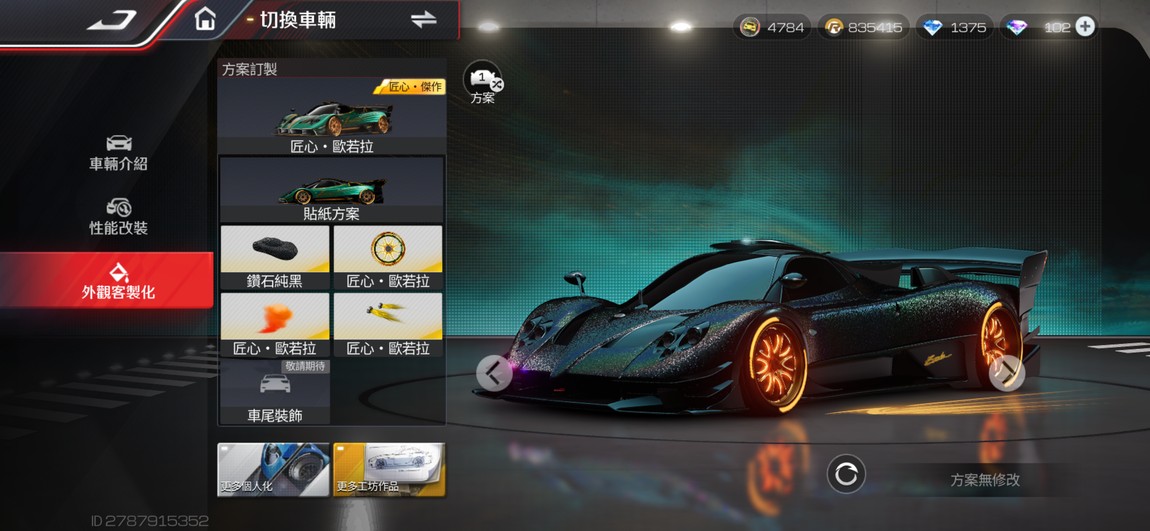Viewport: 1150px width, 531px height.
Task: Choose the 匠心・歐若拉 masterpiece scheme
Action: pos(332,116)
